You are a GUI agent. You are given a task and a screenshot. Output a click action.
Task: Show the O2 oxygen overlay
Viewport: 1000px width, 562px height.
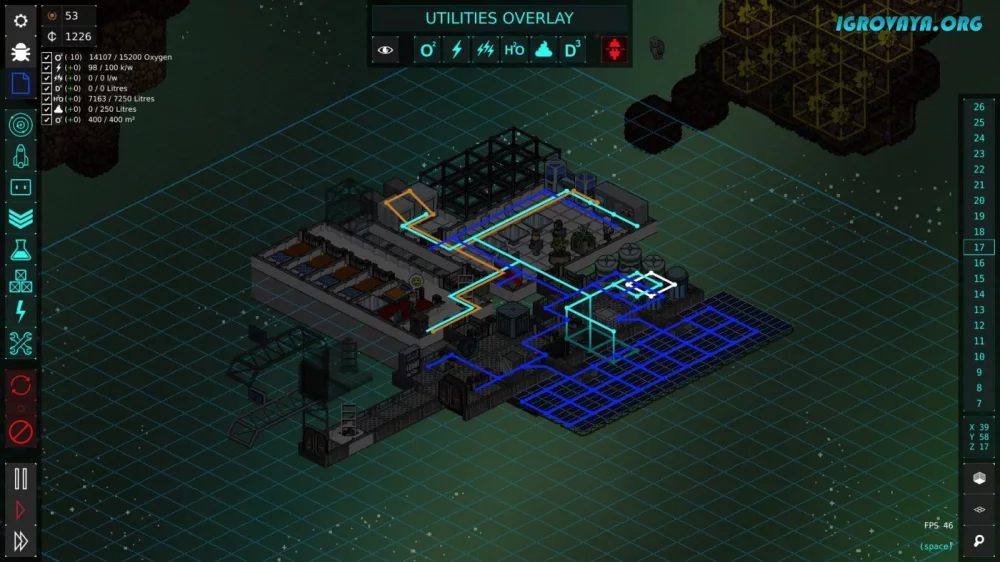[x=428, y=49]
